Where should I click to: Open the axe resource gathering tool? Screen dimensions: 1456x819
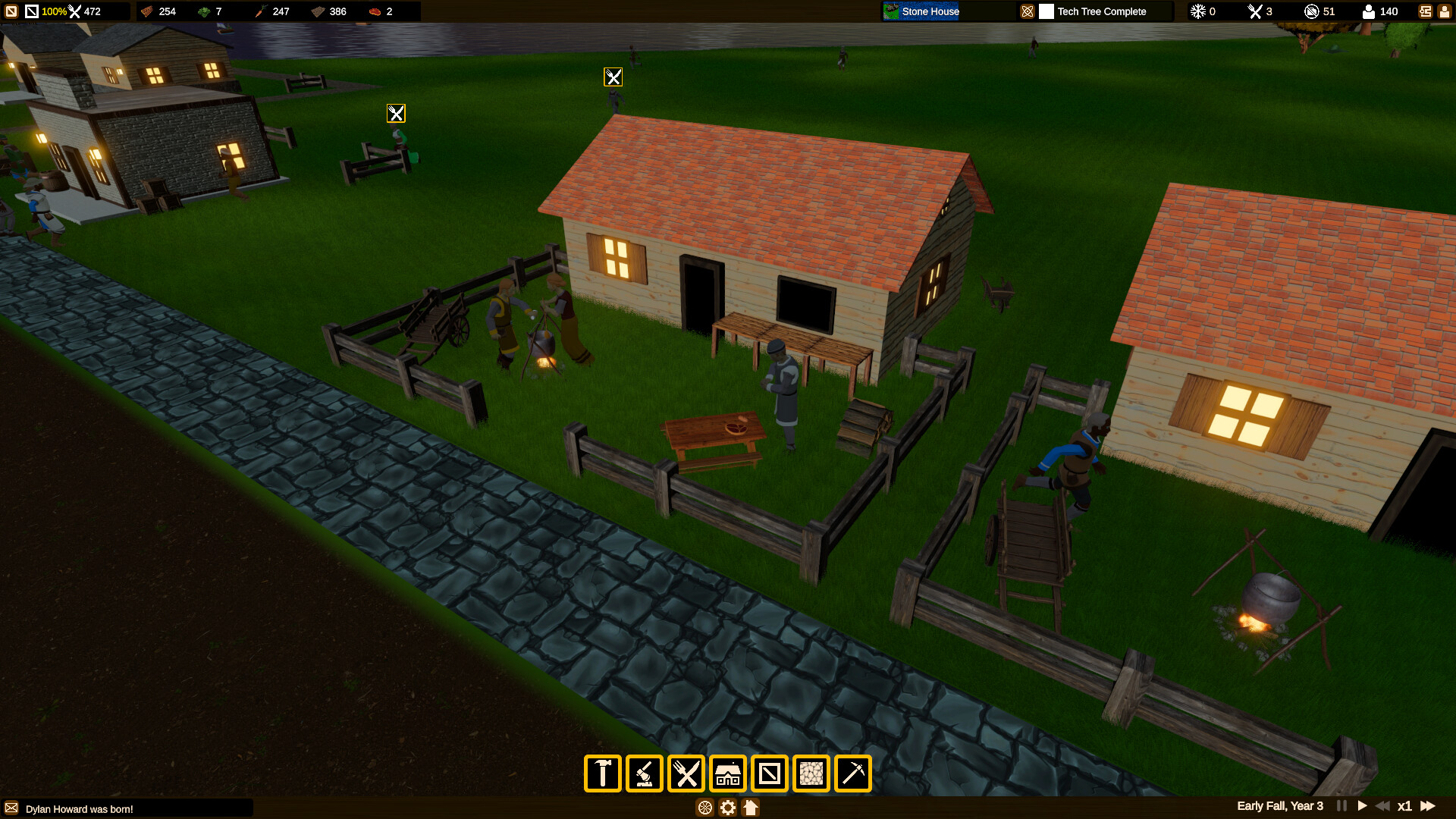pos(644,773)
